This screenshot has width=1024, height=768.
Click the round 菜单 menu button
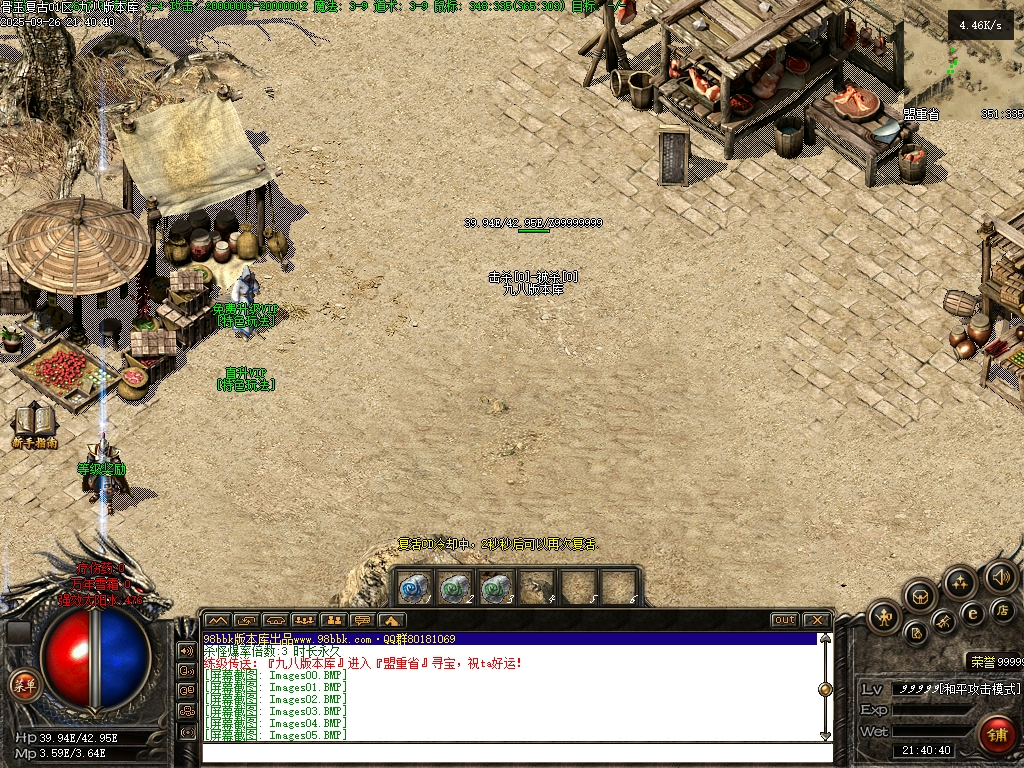point(24,685)
